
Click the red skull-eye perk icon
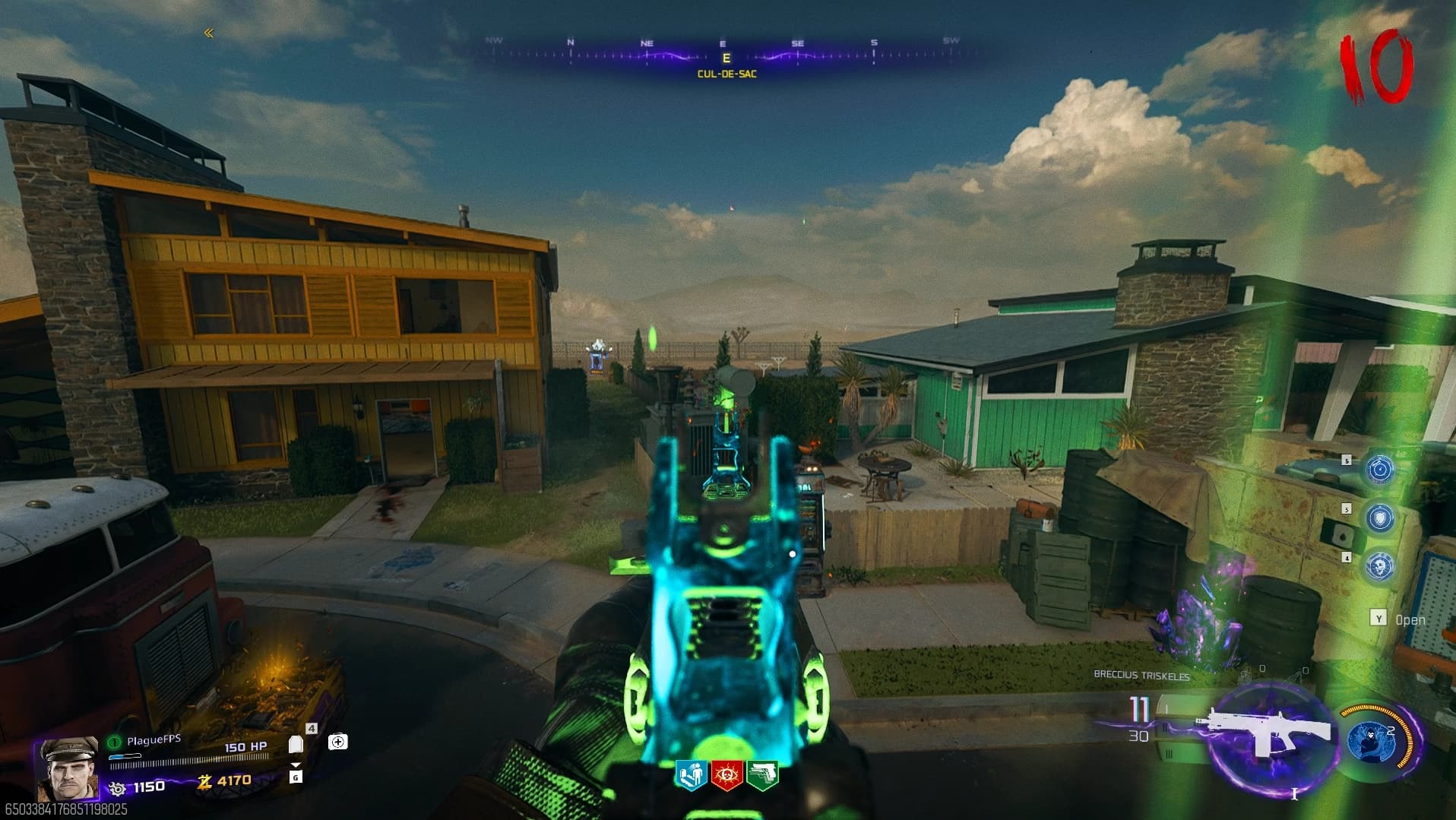pos(727,775)
